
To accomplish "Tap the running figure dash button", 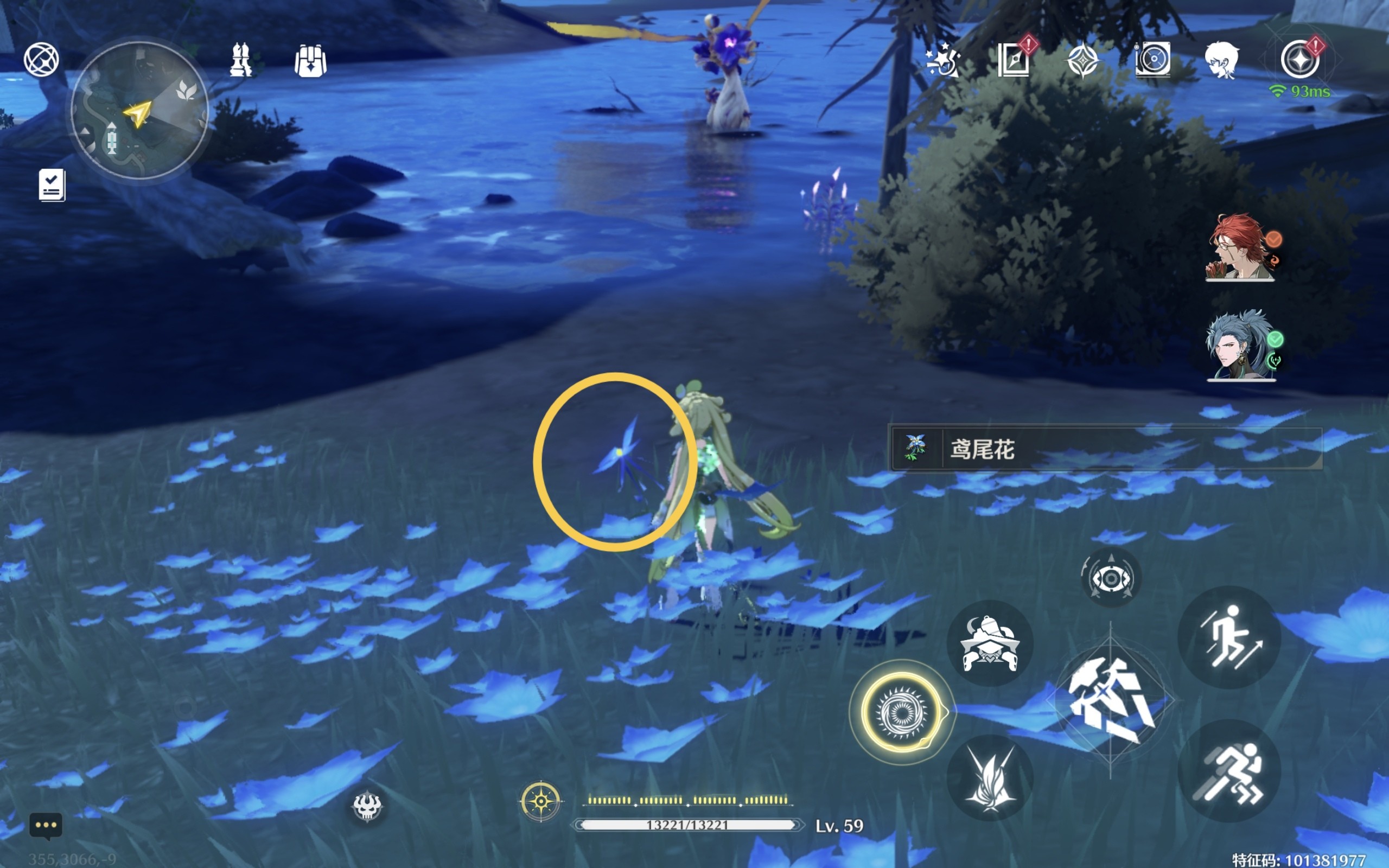I will pos(1229,771).
